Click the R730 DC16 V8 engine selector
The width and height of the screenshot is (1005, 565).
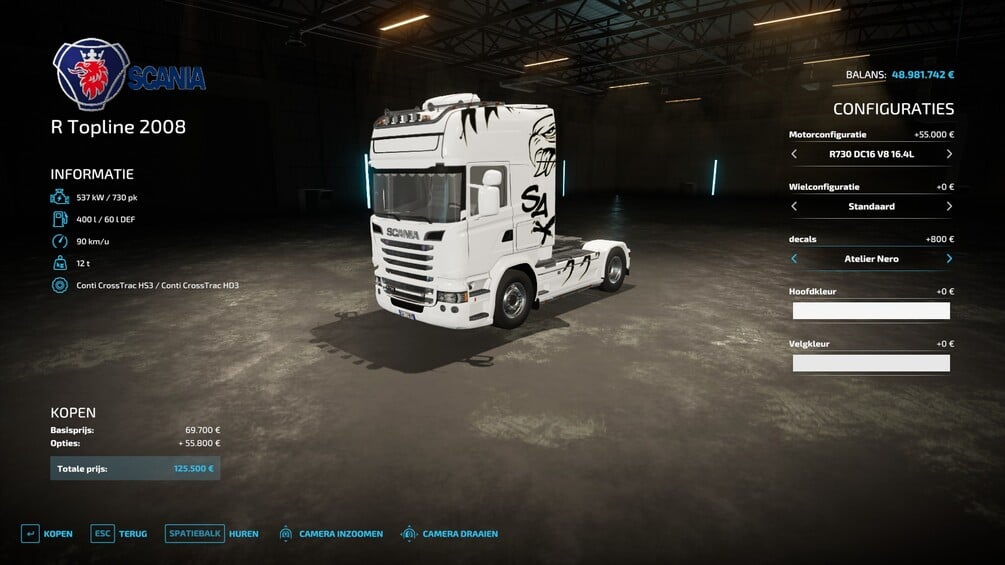[871, 155]
